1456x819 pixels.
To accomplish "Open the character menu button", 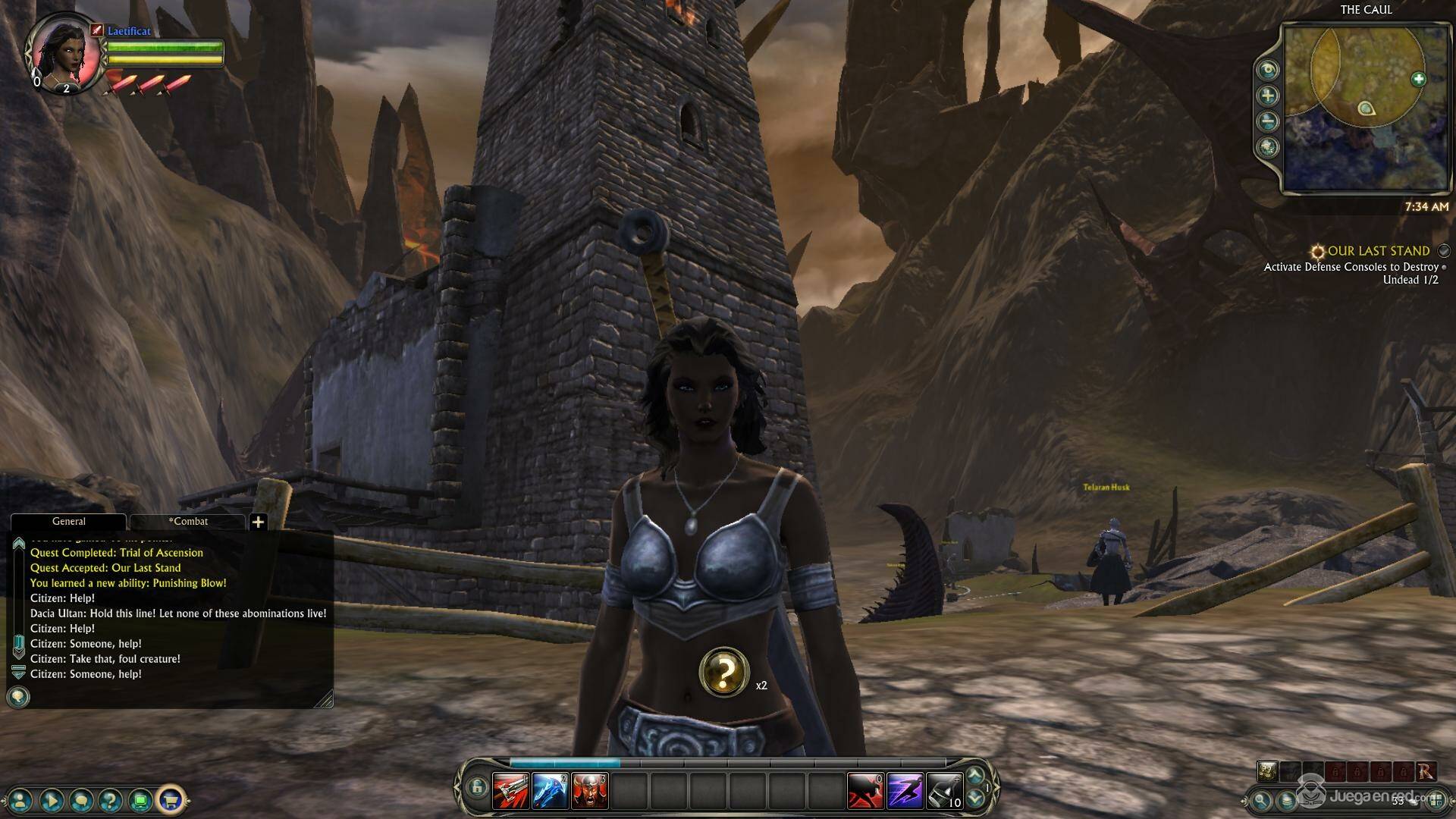I will coord(20,799).
